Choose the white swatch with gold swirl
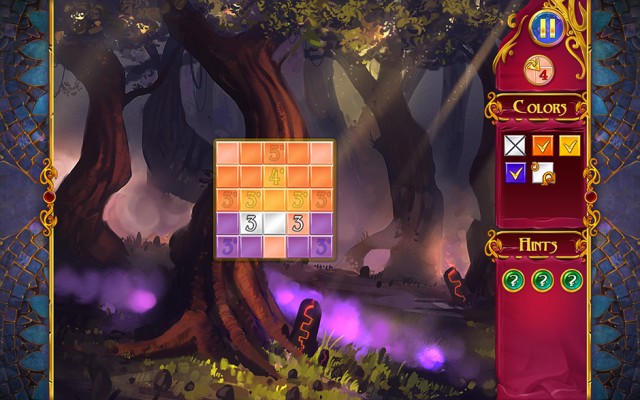This screenshot has width=640, height=400. [541, 174]
